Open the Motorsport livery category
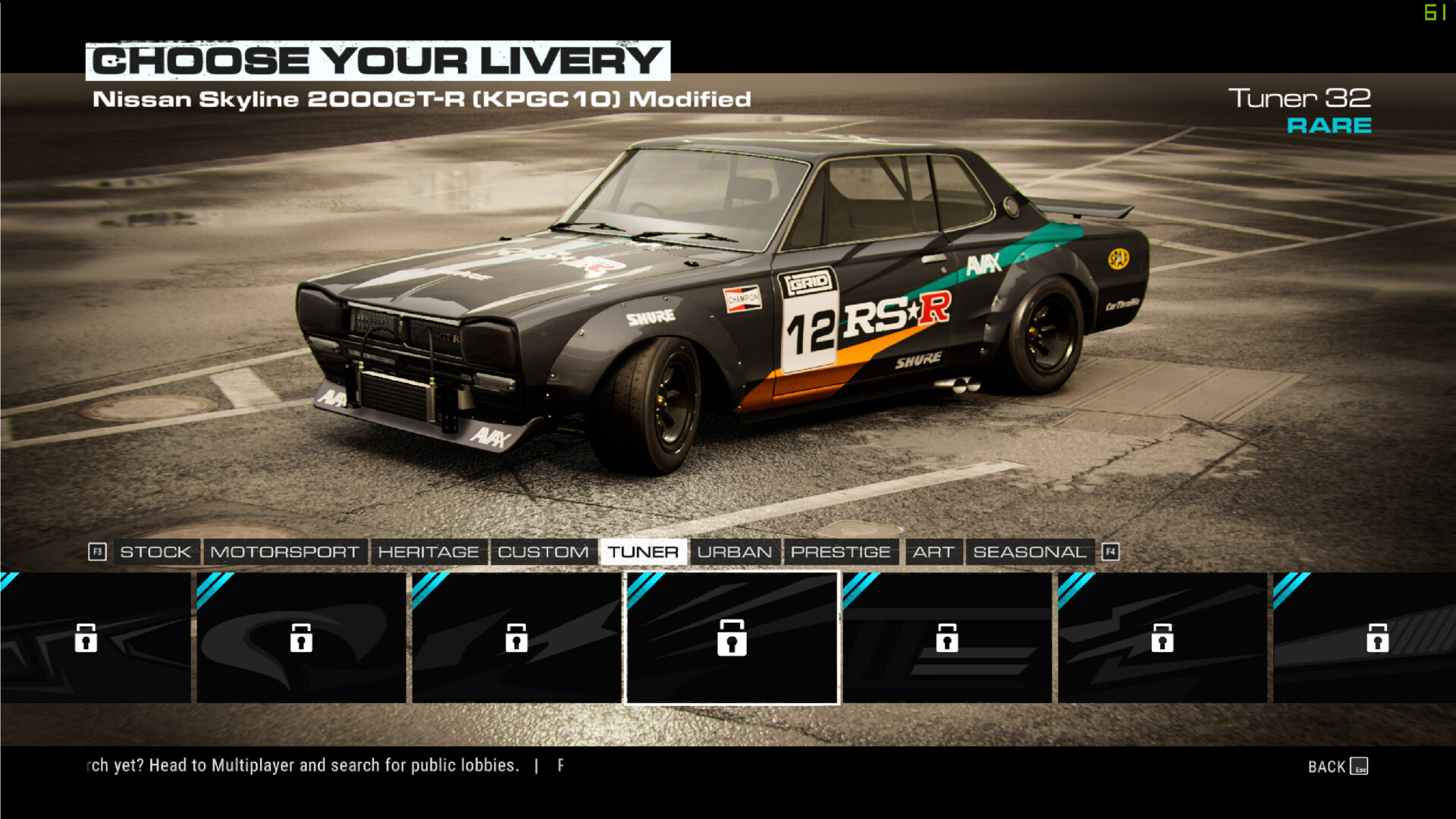Screen dimensions: 1456x819 (x=284, y=552)
